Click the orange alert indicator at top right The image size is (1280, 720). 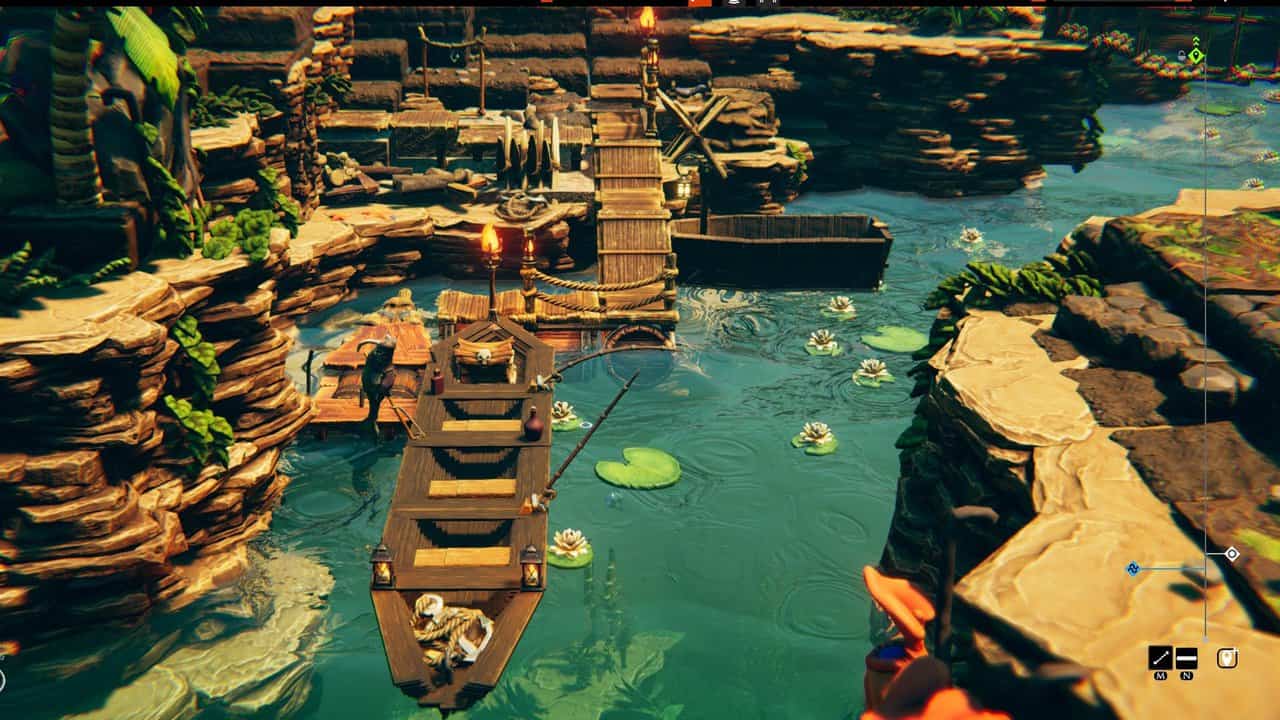pos(1185,4)
